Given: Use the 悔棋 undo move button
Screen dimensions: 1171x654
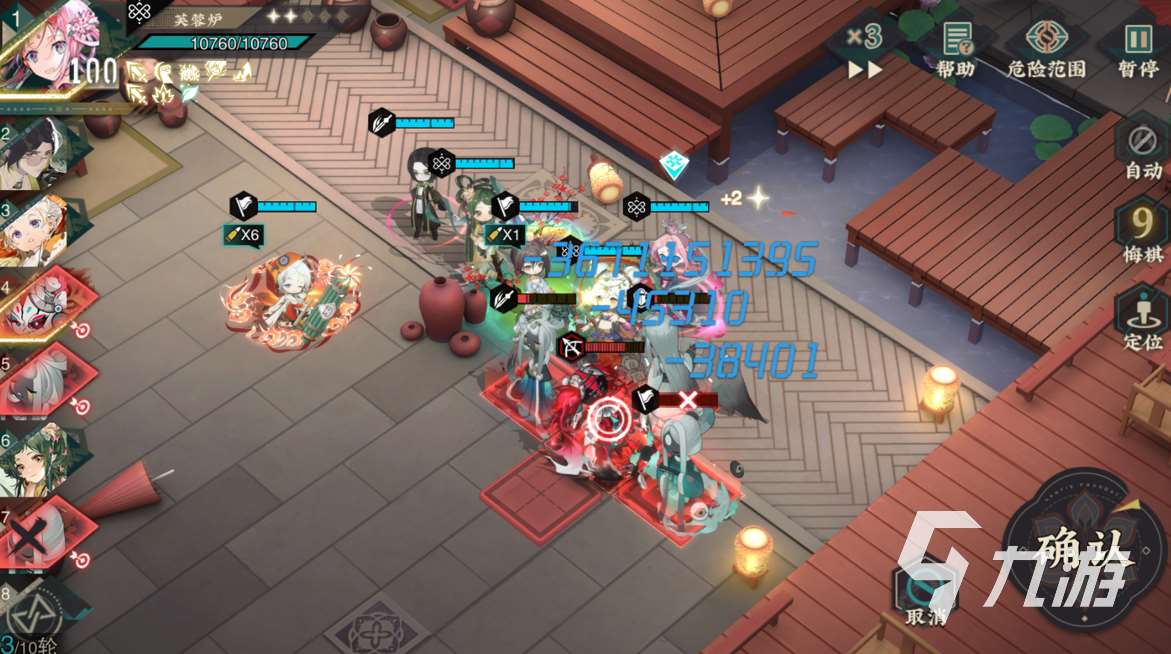Looking at the screenshot, I should (x=1142, y=233).
